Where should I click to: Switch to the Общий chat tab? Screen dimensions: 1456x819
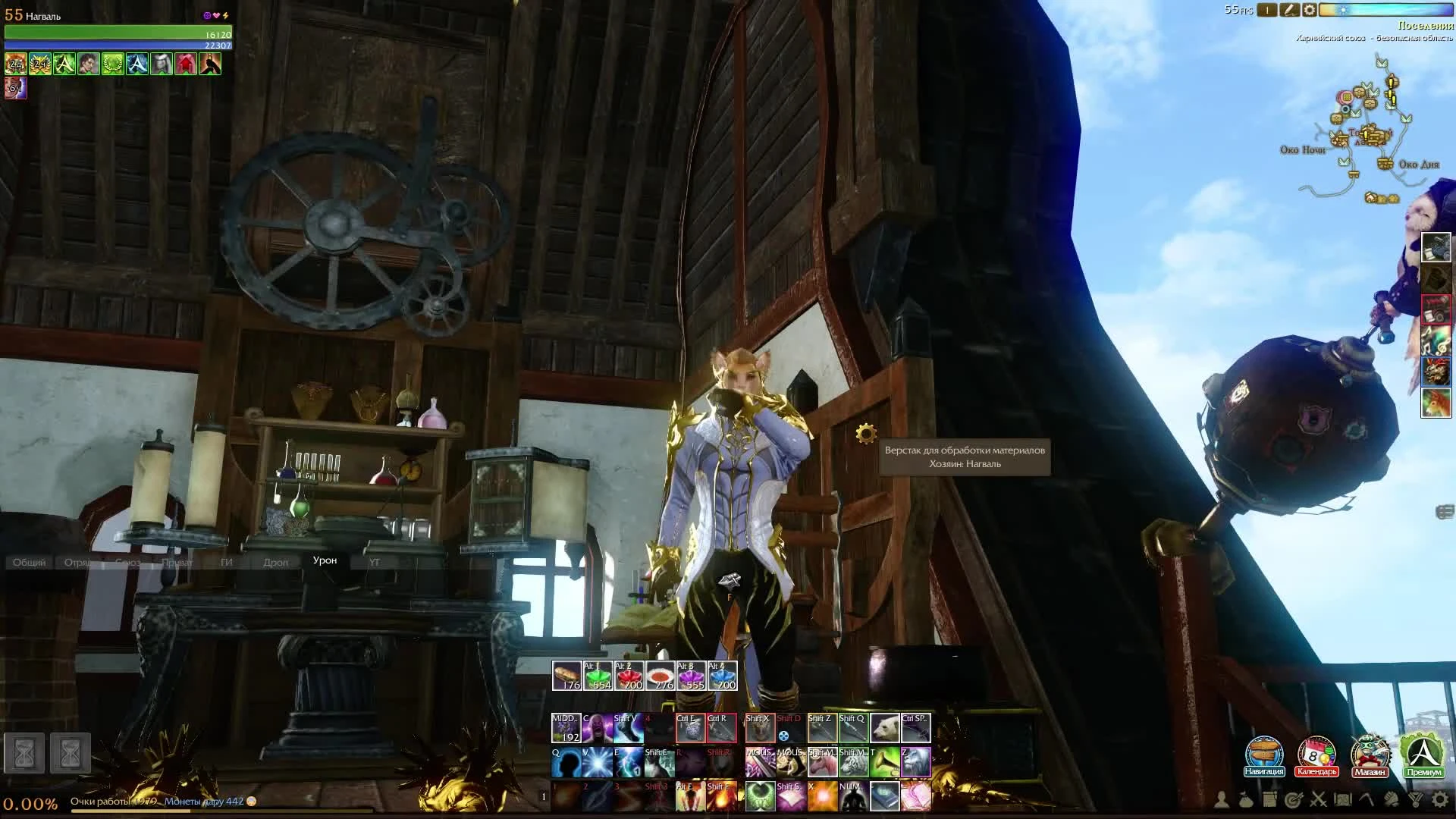pyautogui.click(x=29, y=562)
